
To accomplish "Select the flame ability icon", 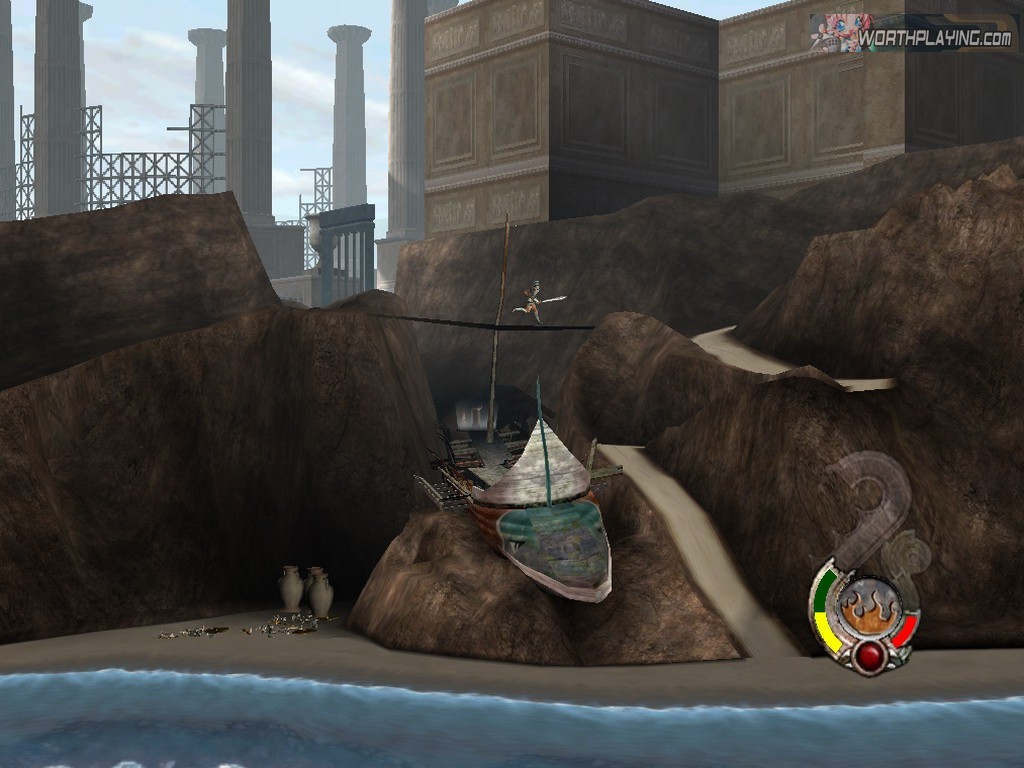I will point(862,608).
